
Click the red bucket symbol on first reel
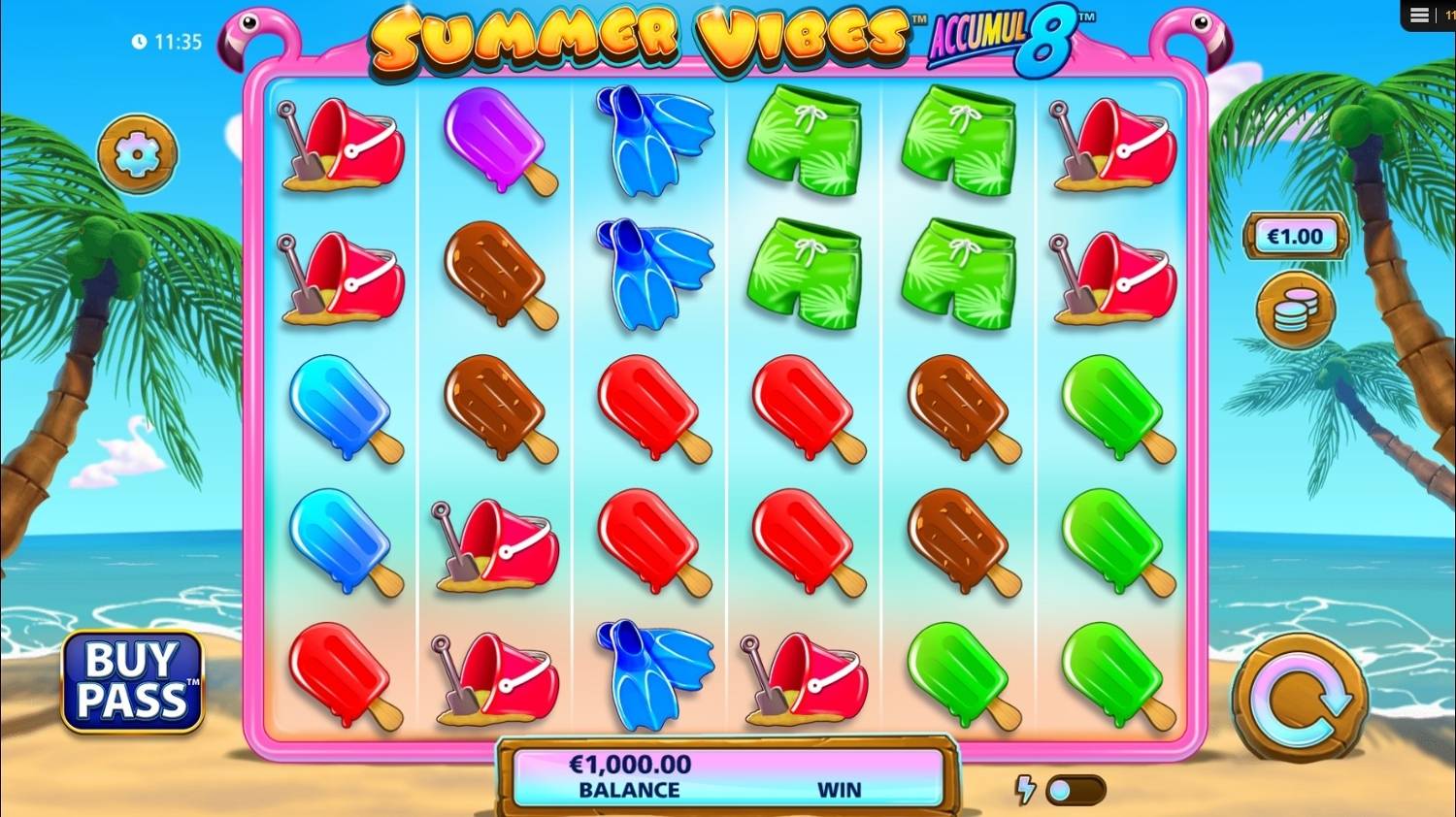342,146
